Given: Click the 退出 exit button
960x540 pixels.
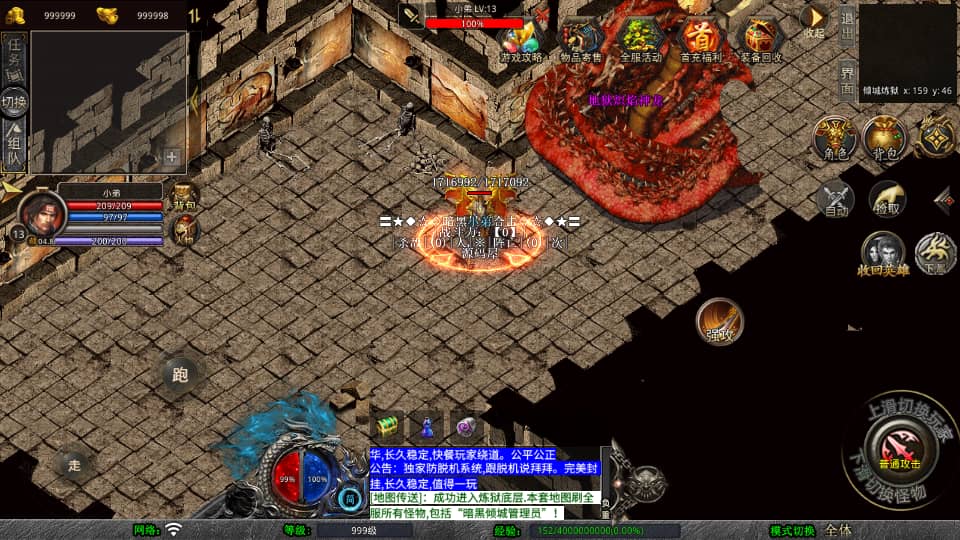Looking at the screenshot, I should [846, 24].
